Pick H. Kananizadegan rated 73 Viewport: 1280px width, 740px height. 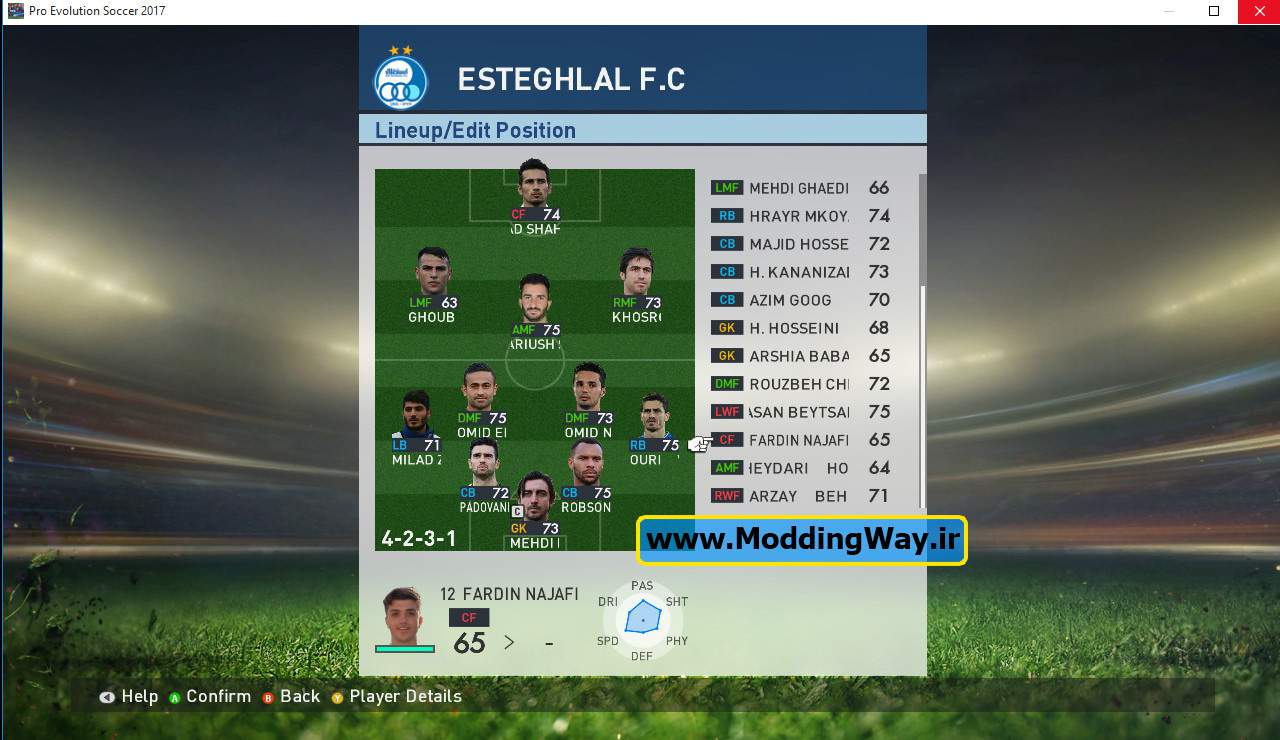click(x=798, y=272)
